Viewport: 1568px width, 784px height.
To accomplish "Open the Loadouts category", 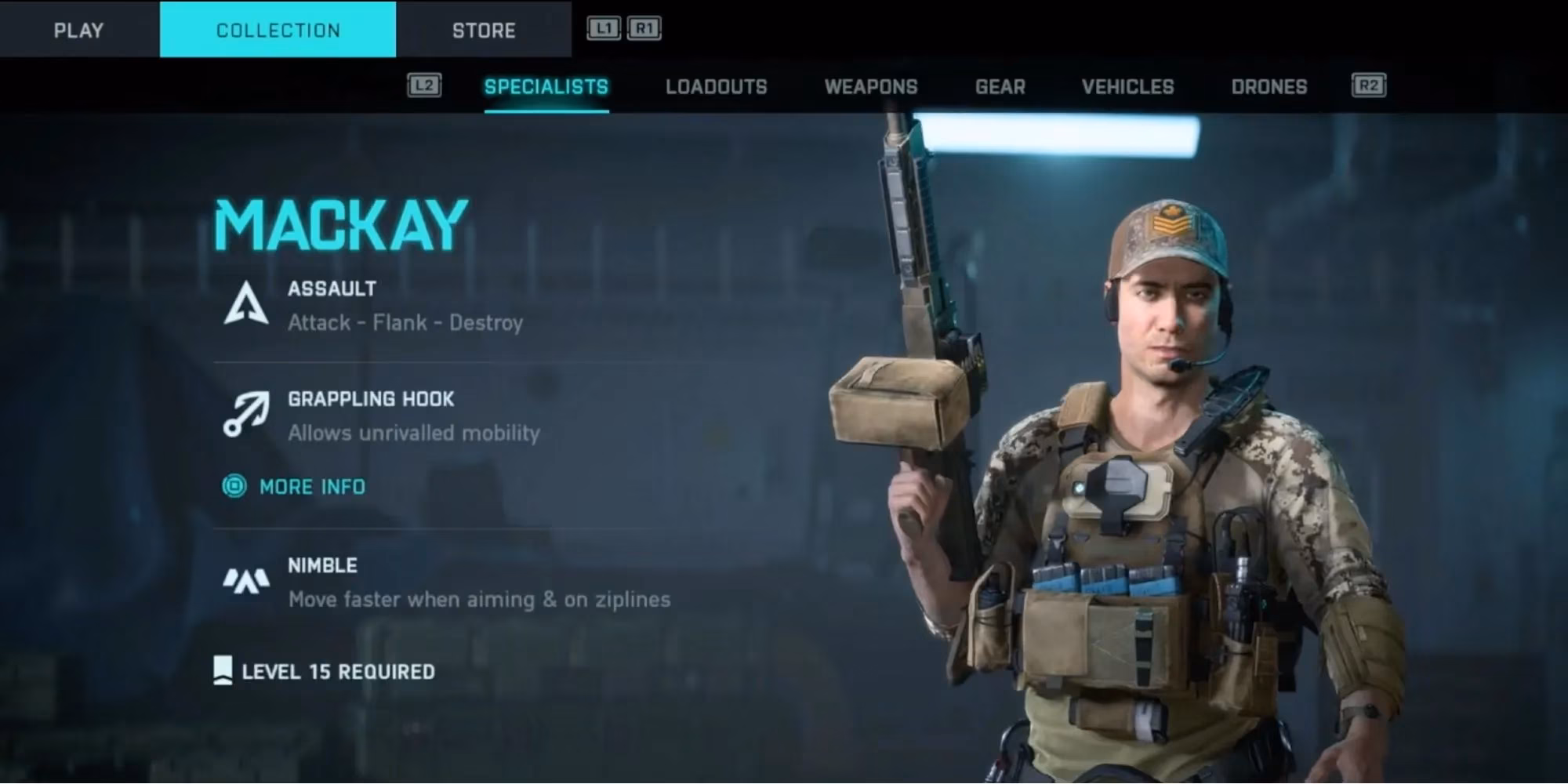I will 715,87.
